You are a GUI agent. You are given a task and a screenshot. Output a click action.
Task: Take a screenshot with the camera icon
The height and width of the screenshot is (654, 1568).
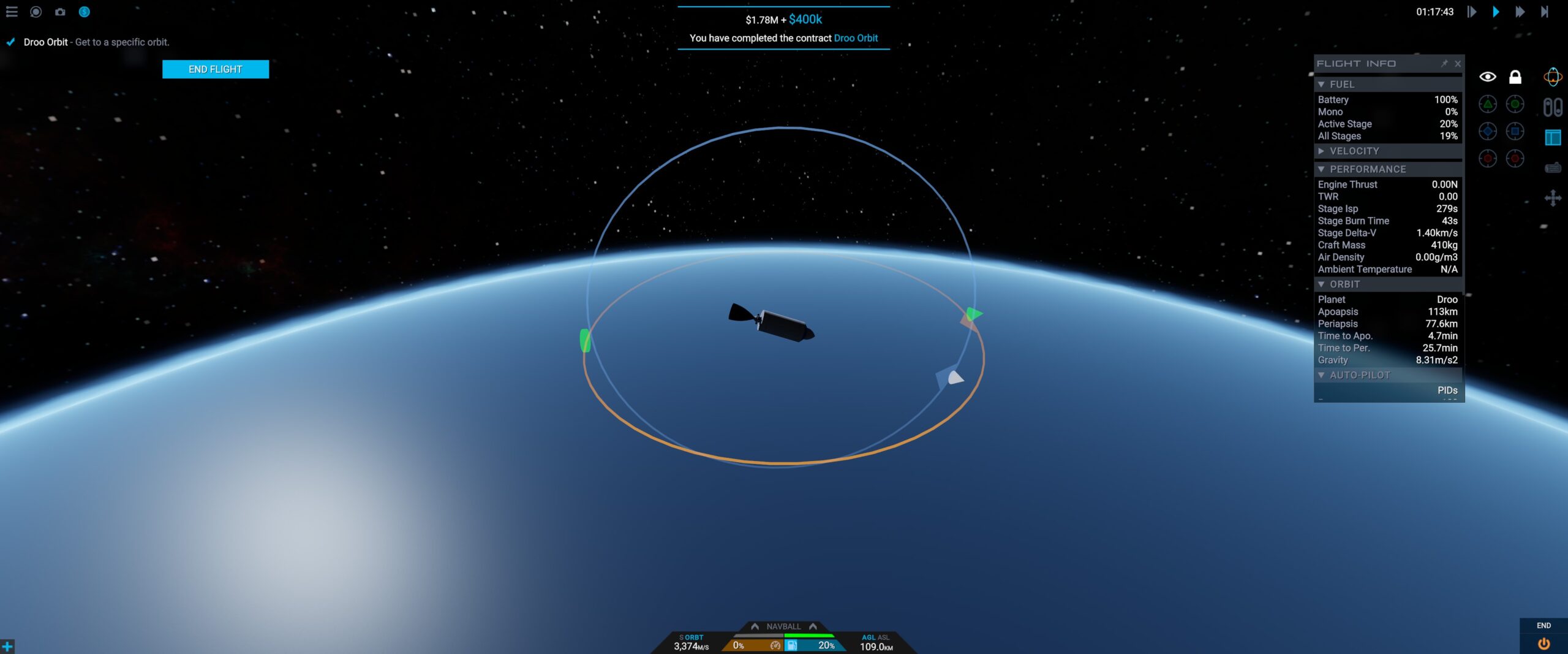60,12
